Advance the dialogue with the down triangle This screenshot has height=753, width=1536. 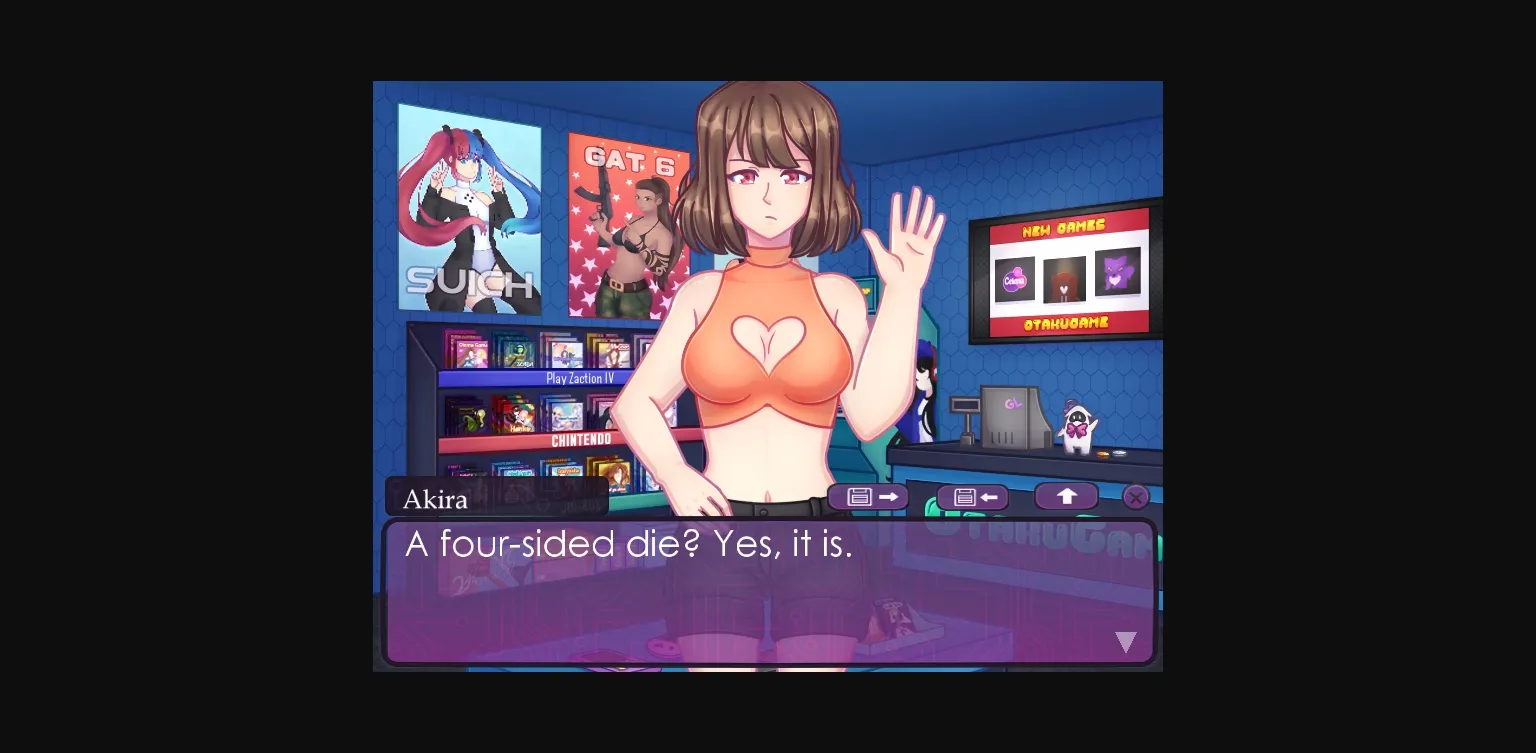[x=1126, y=642]
